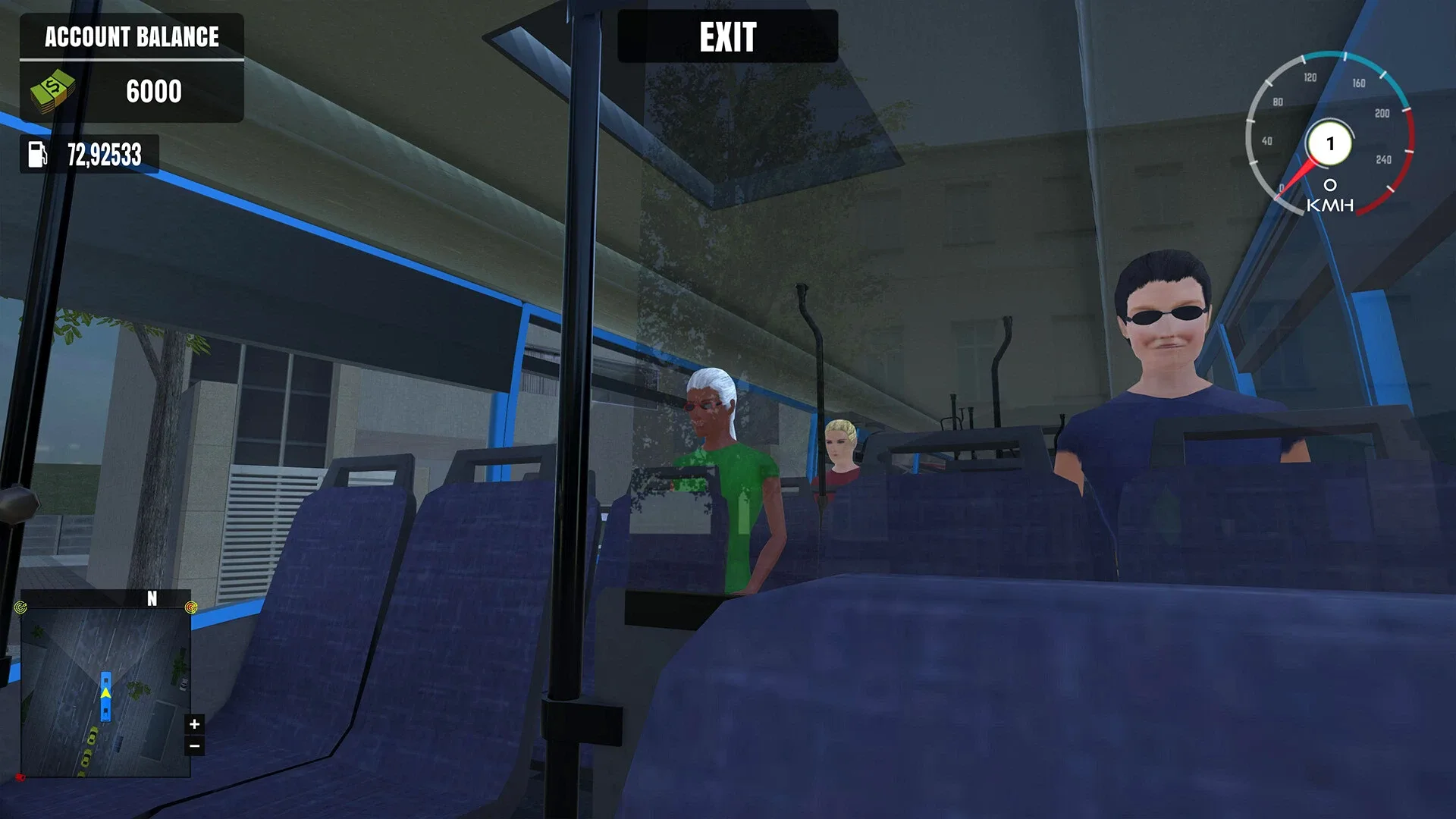Zoom in the minimap with the plus button
Screen dimensions: 1456x819
194,724
